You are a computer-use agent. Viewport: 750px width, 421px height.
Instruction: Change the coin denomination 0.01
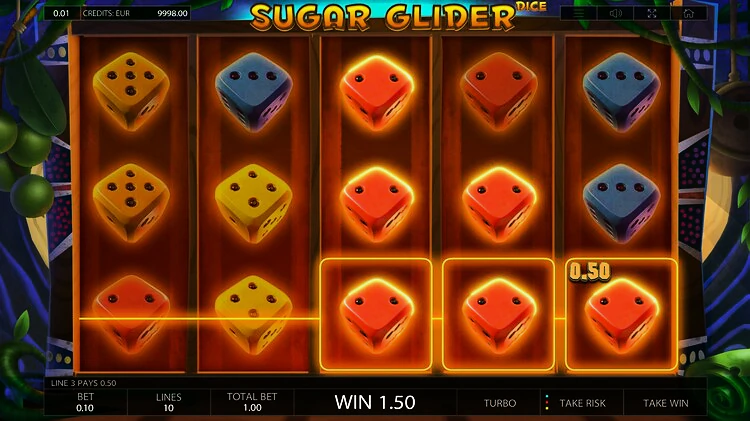click(62, 13)
